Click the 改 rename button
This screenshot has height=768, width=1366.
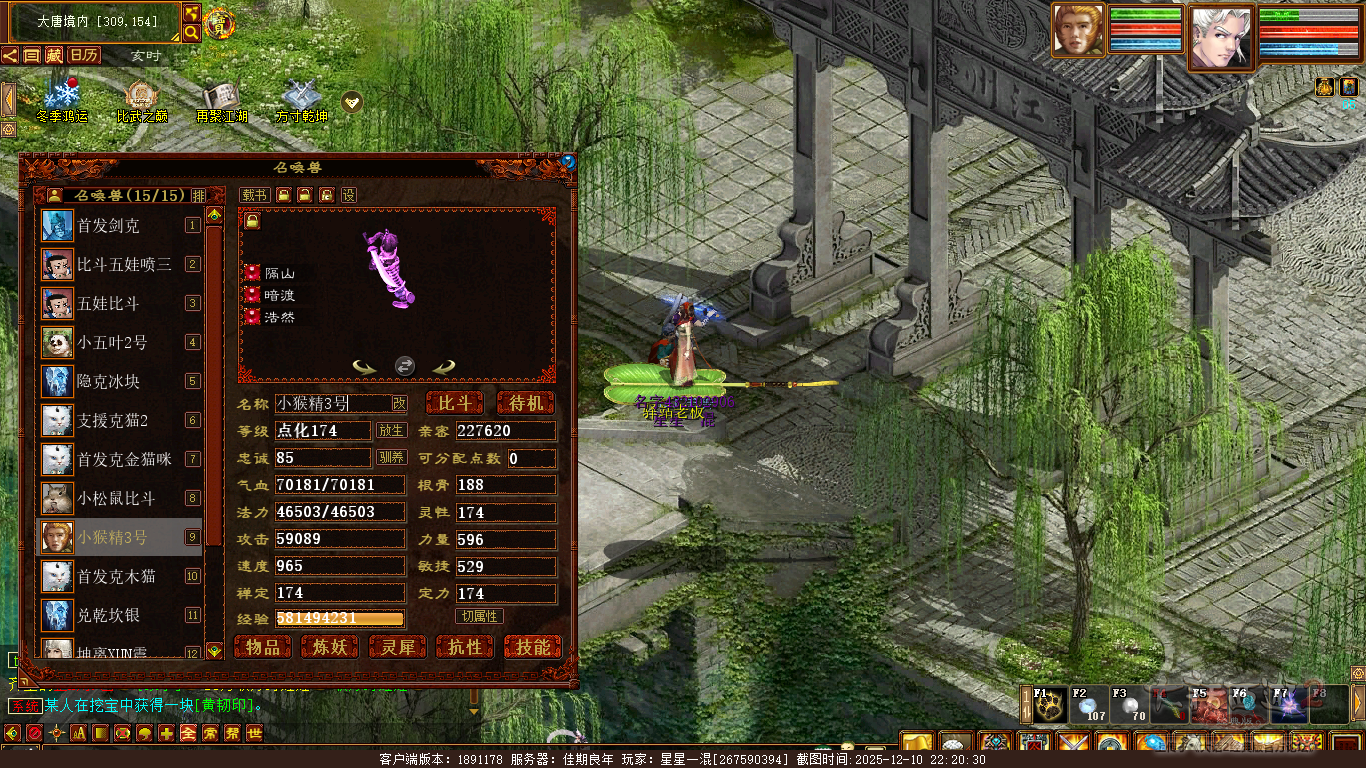click(x=399, y=403)
